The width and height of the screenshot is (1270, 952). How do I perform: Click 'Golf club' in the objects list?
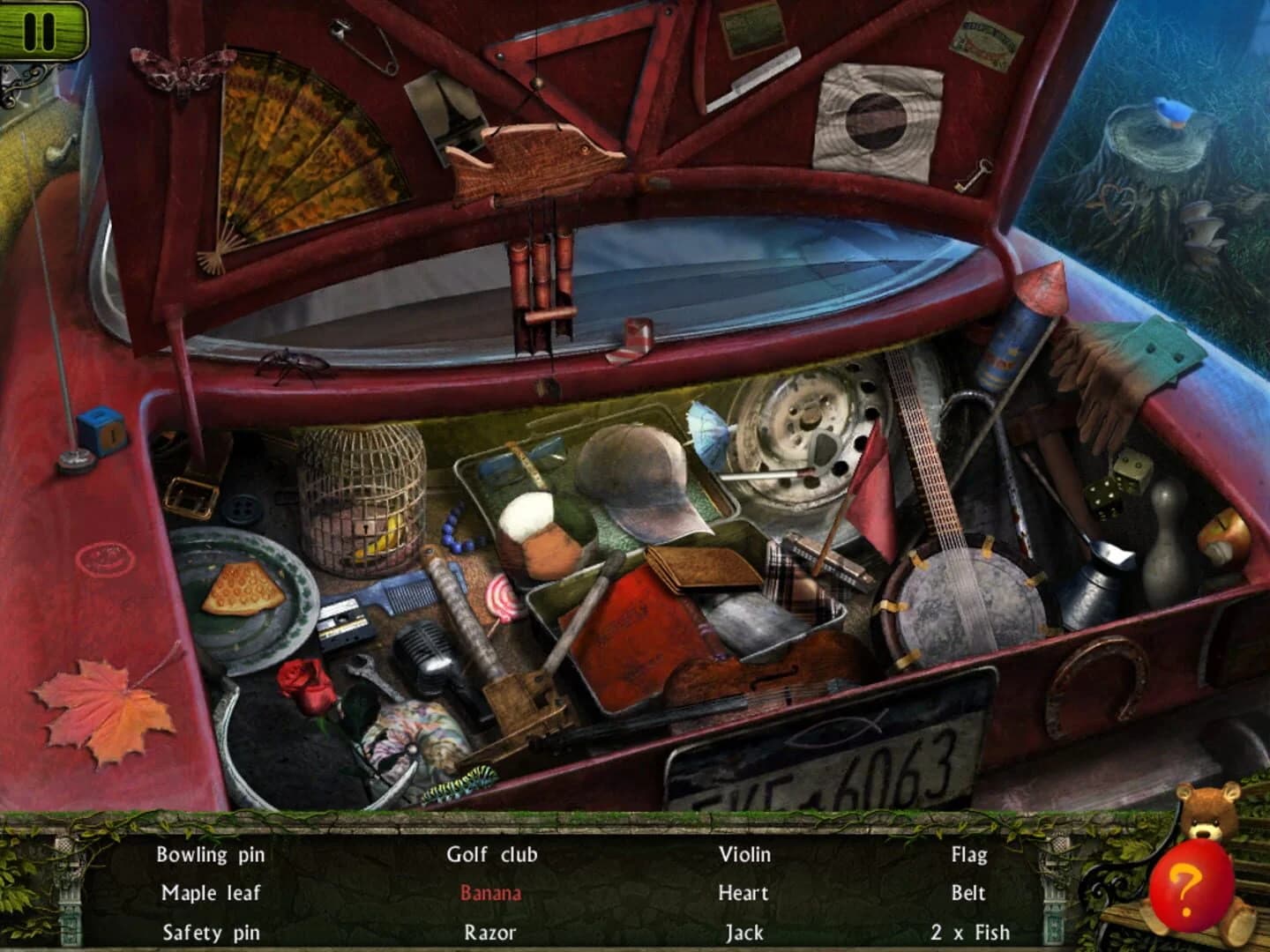point(493,854)
